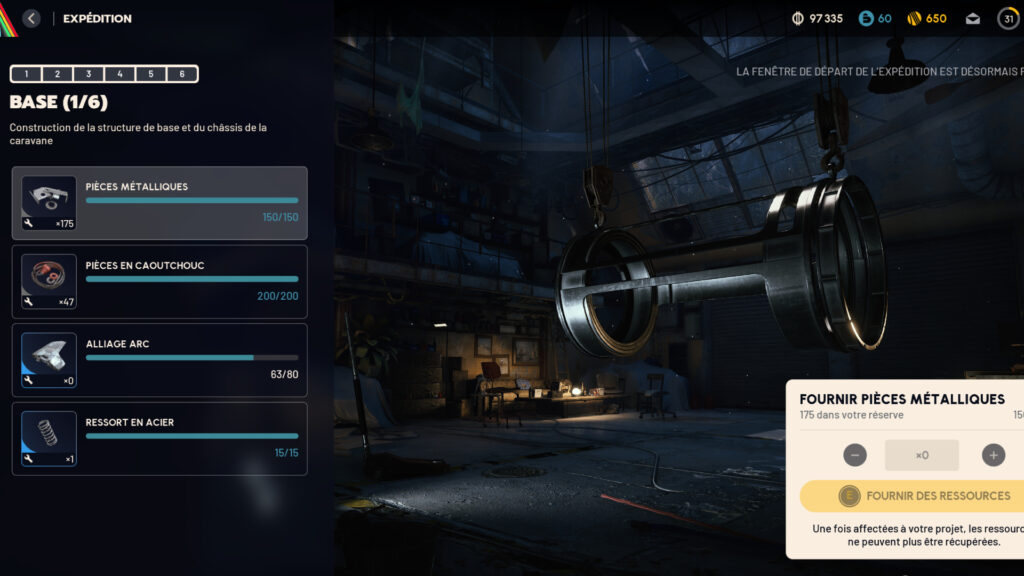Open the level 31 player badge
This screenshot has width=1024, height=576.
point(1008,18)
